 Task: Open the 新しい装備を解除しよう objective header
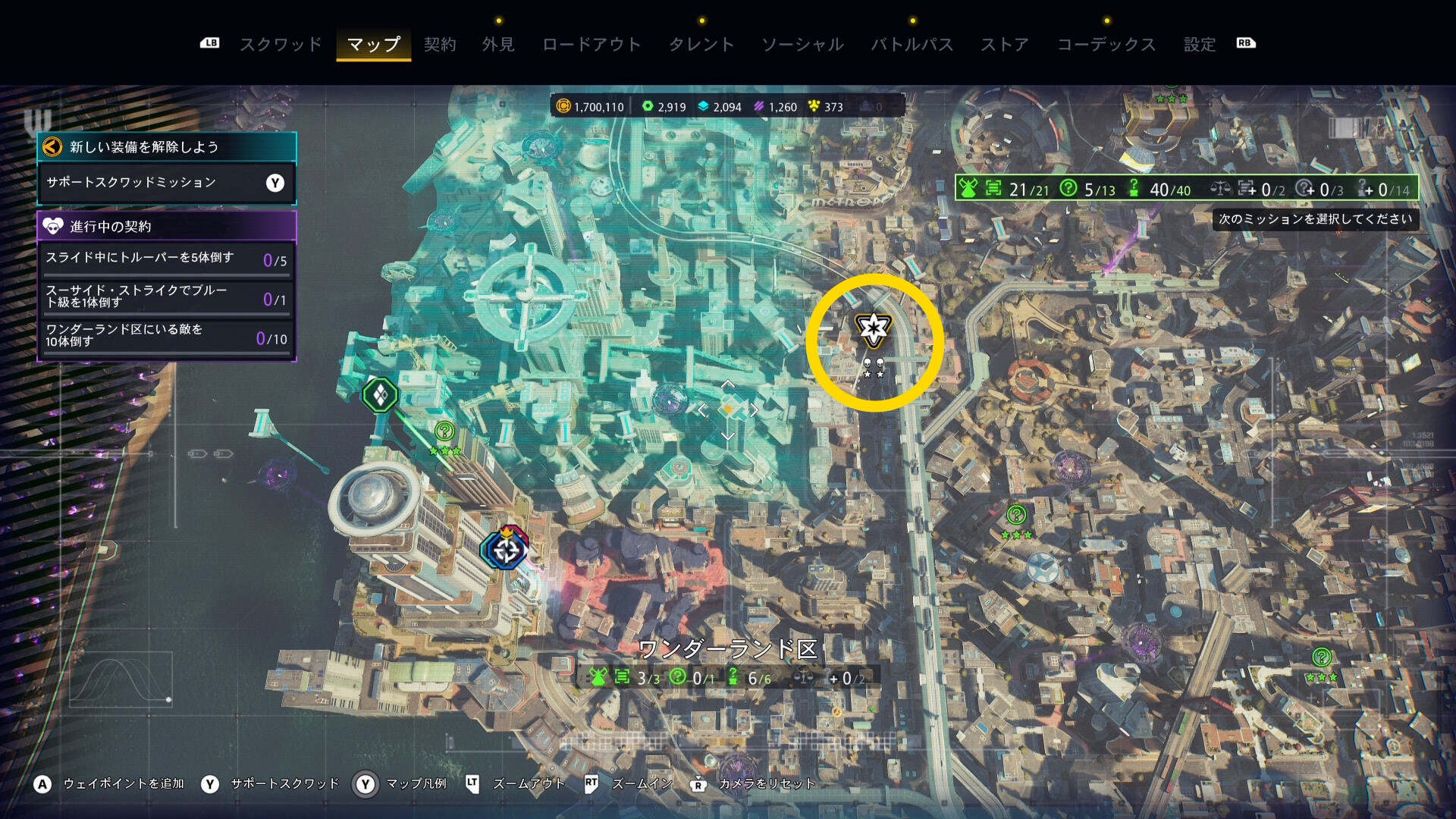click(x=166, y=147)
